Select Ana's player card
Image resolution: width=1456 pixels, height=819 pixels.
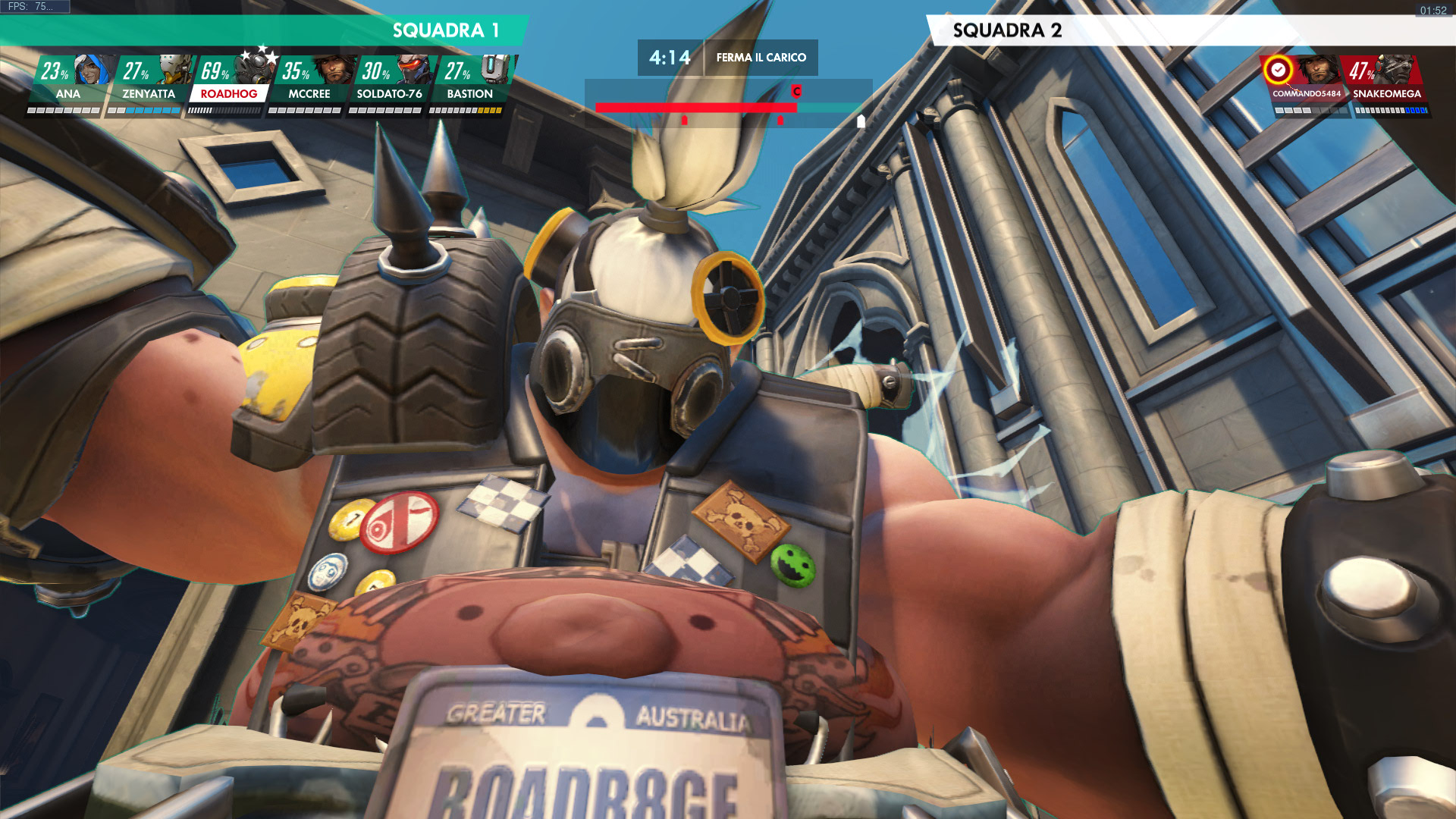coord(68,84)
